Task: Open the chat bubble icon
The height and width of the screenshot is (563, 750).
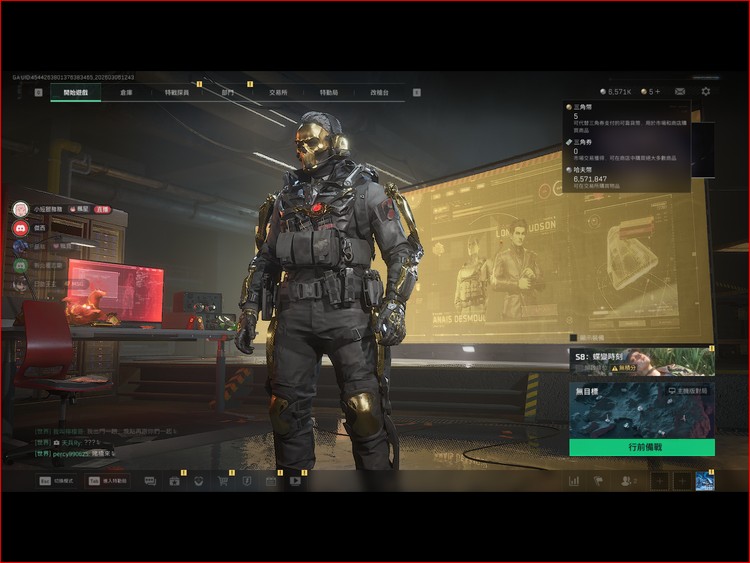Action: [150, 481]
